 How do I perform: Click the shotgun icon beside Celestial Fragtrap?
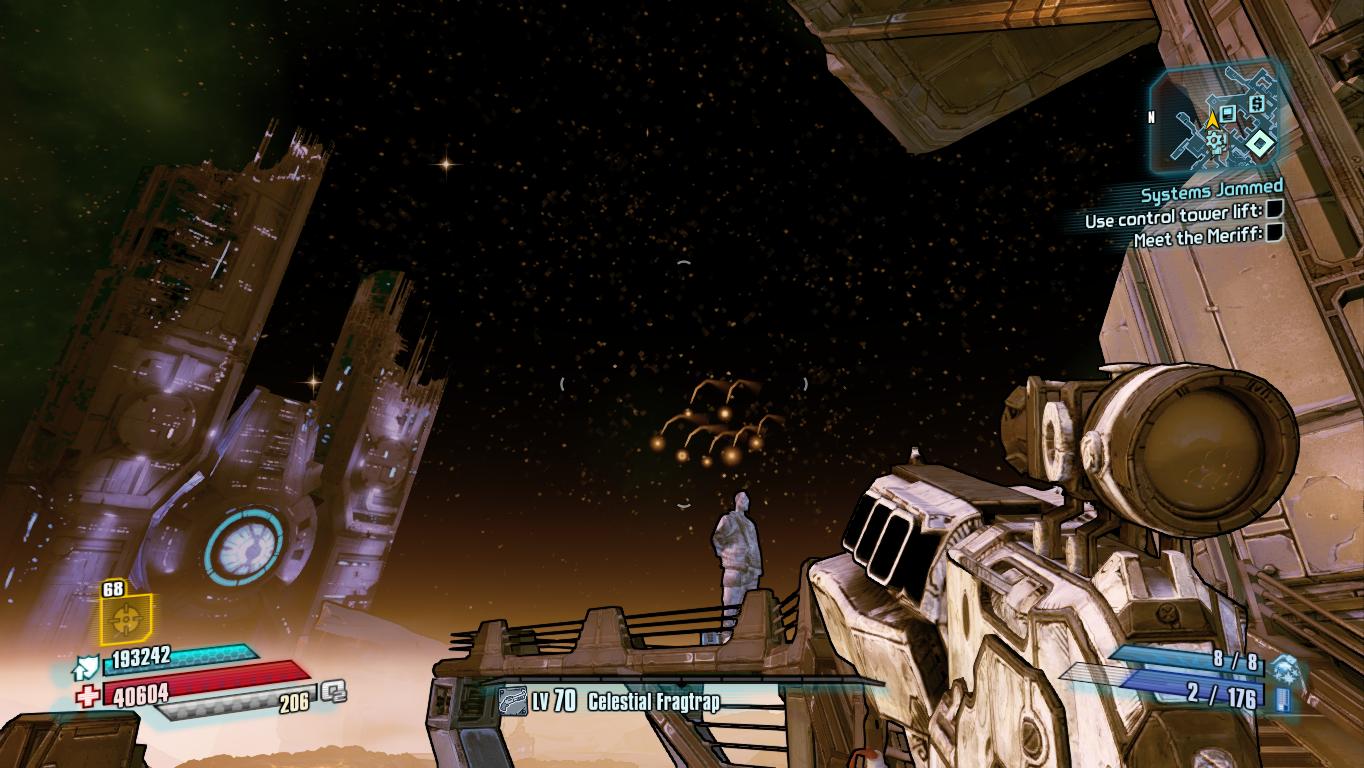point(513,702)
